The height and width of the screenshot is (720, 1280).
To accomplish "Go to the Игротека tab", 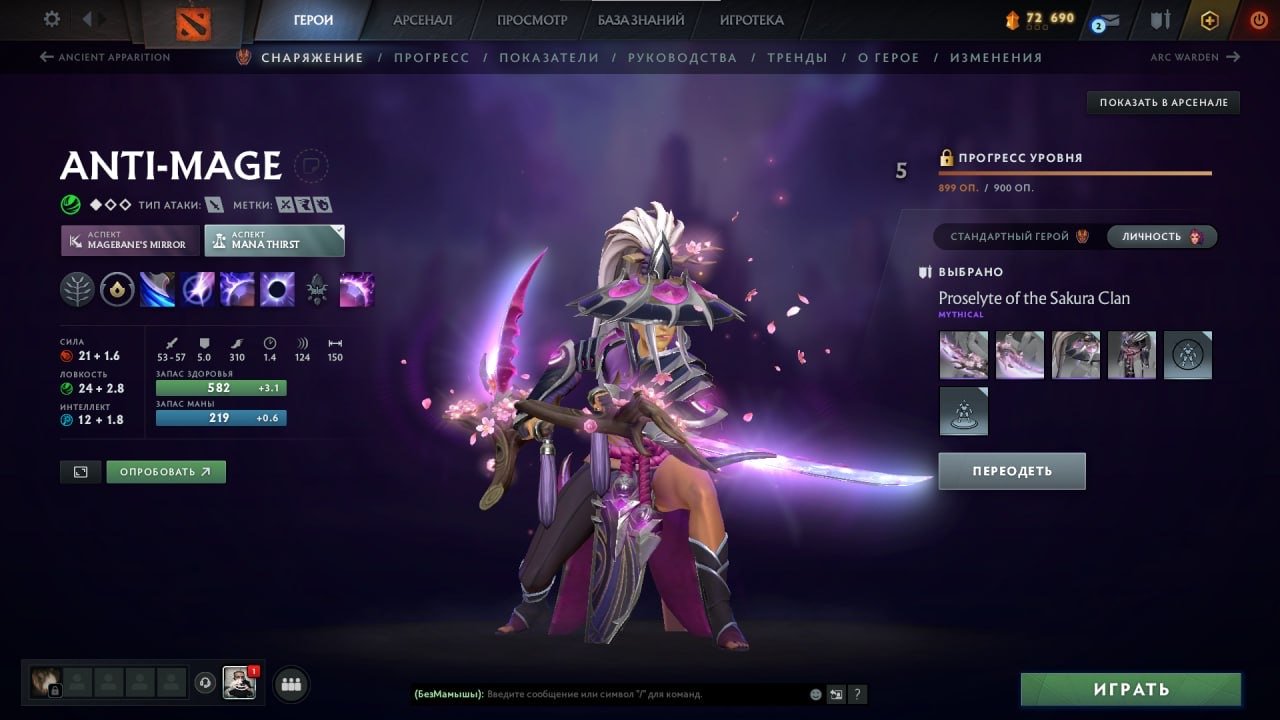I will [751, 20].
